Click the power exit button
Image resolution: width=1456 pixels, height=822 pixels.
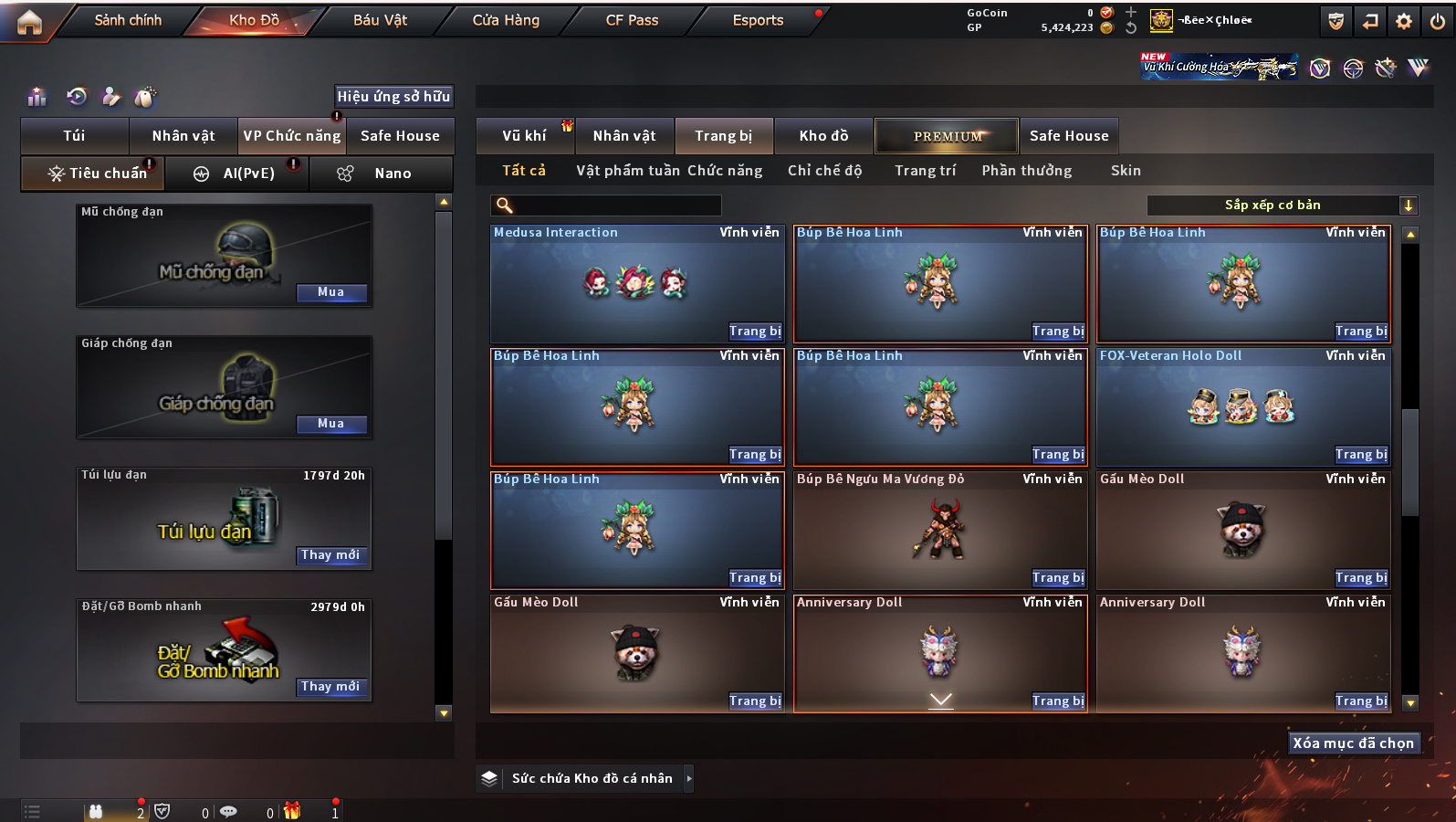[1438, 21]
